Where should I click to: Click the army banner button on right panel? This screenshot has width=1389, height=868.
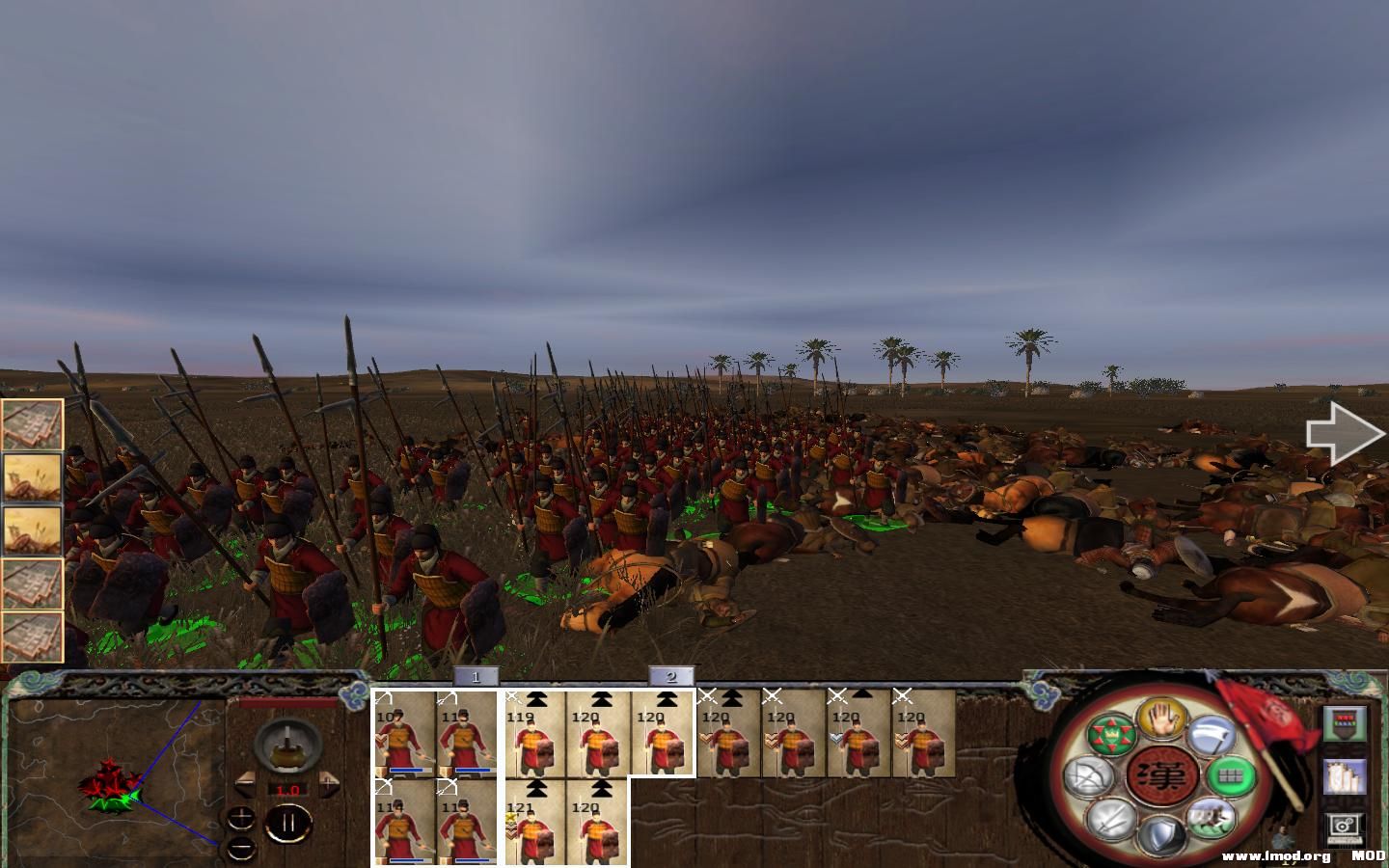coord(1346,722)
